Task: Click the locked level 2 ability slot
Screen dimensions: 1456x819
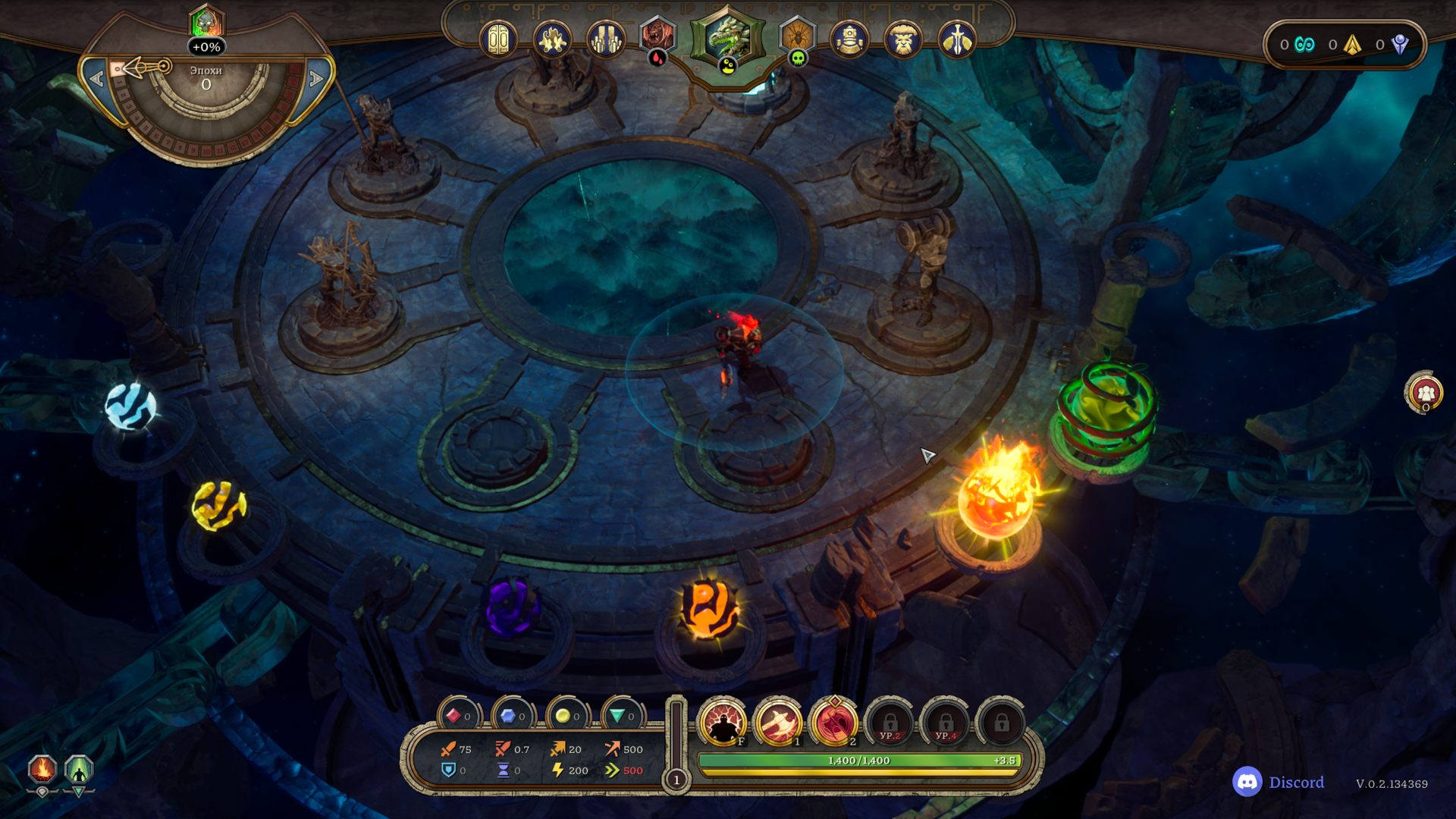Action: 890,723
